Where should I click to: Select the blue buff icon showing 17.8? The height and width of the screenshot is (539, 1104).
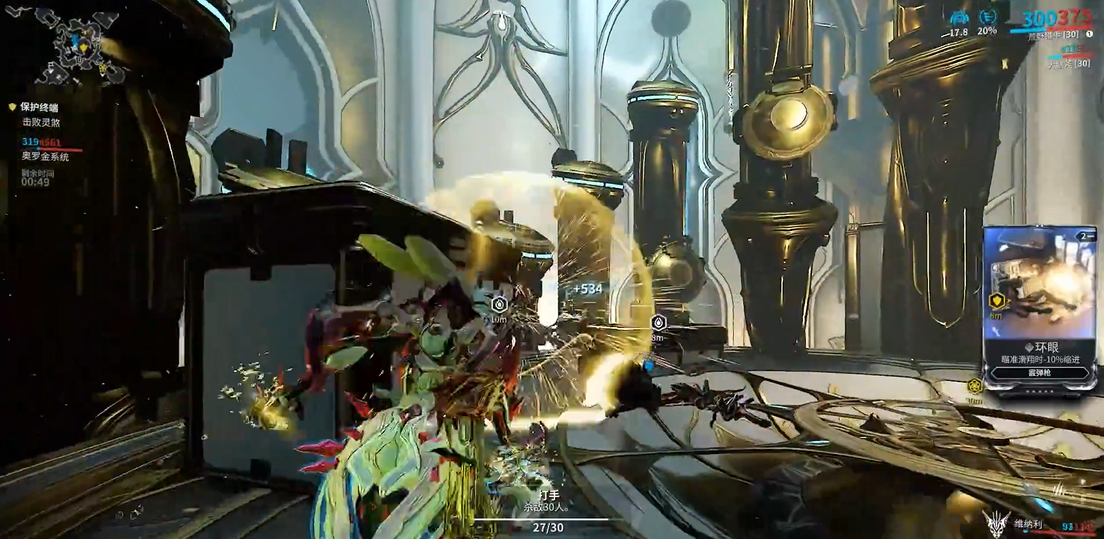[959, 18]
